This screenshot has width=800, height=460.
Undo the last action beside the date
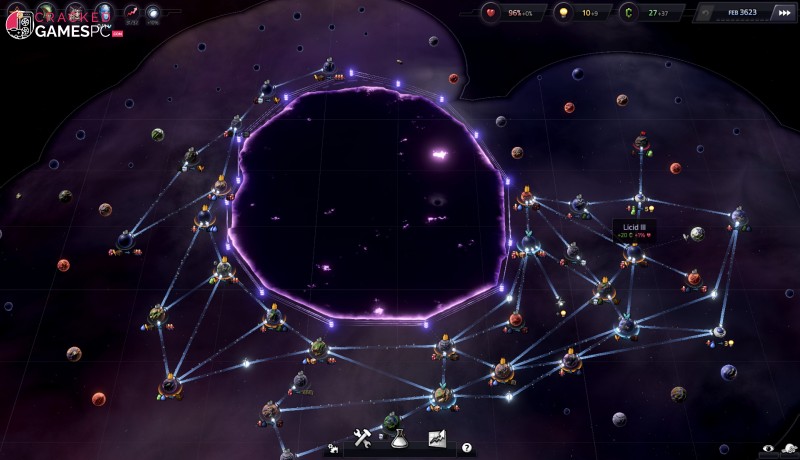(x=707, y=14)
